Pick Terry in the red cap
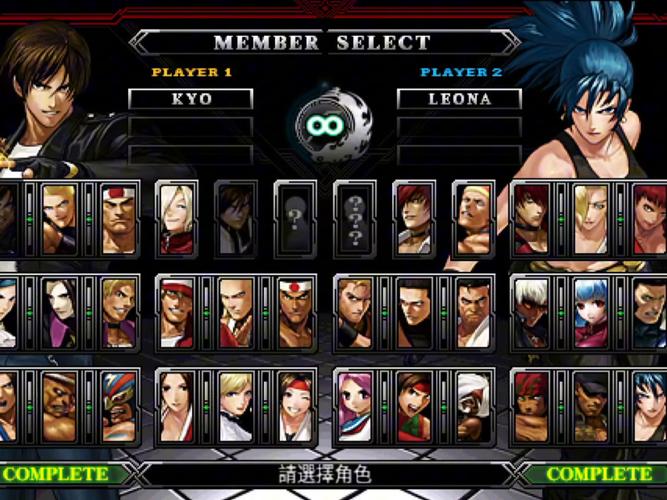This screenshot has width=667, height=500. pos(177,312)
